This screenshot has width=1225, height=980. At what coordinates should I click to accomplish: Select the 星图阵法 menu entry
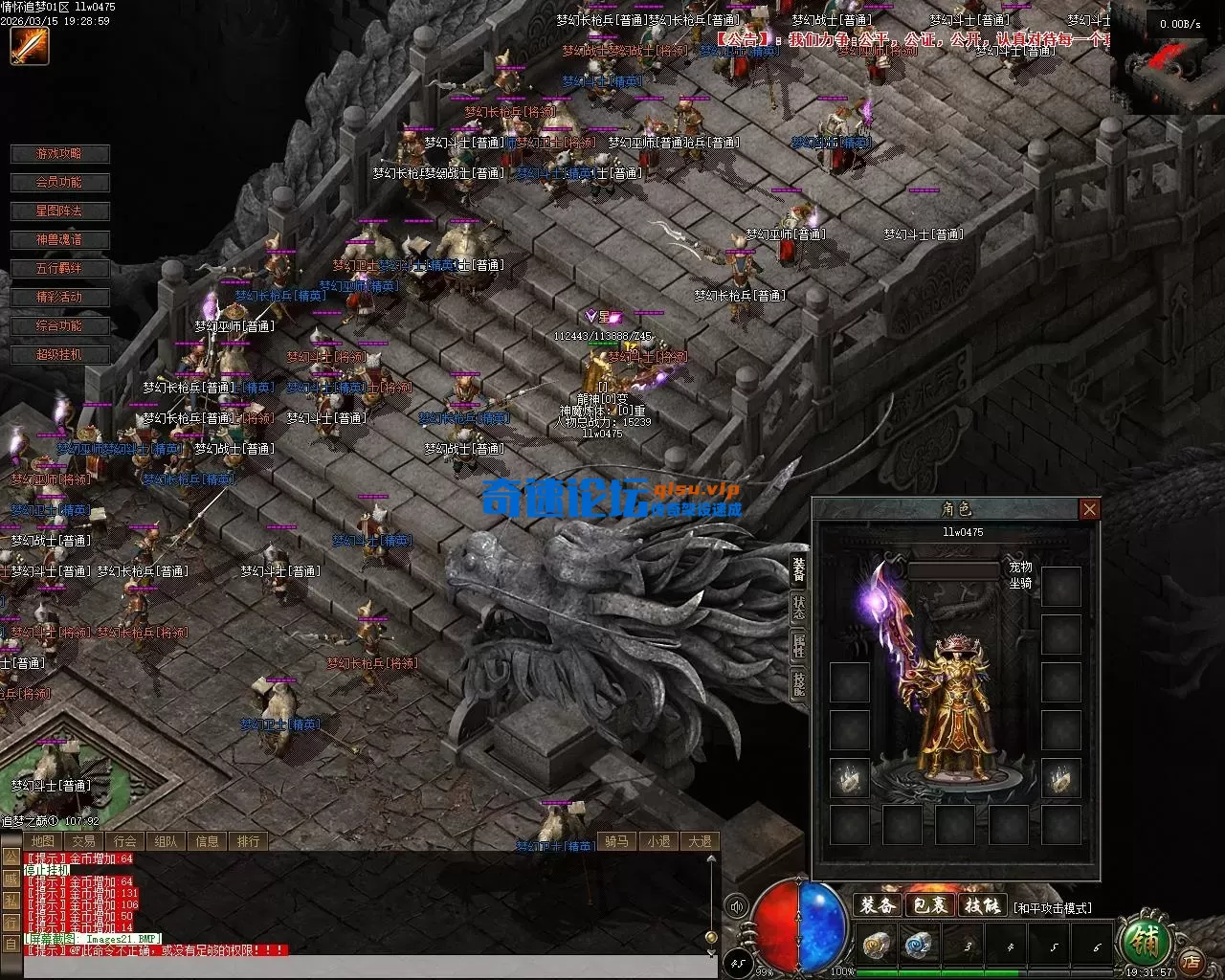point(59,212)
